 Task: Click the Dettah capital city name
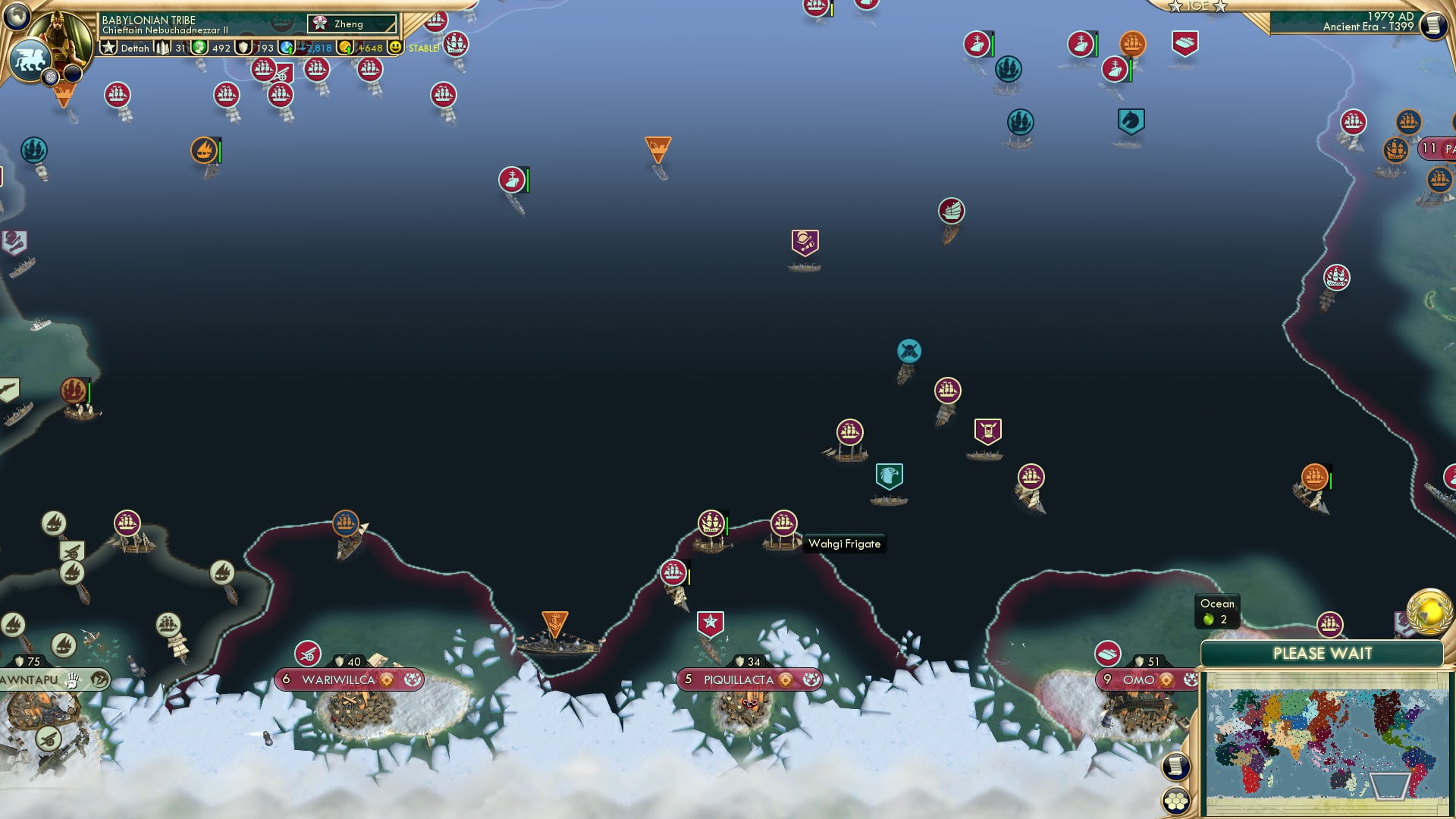(135, 47)
